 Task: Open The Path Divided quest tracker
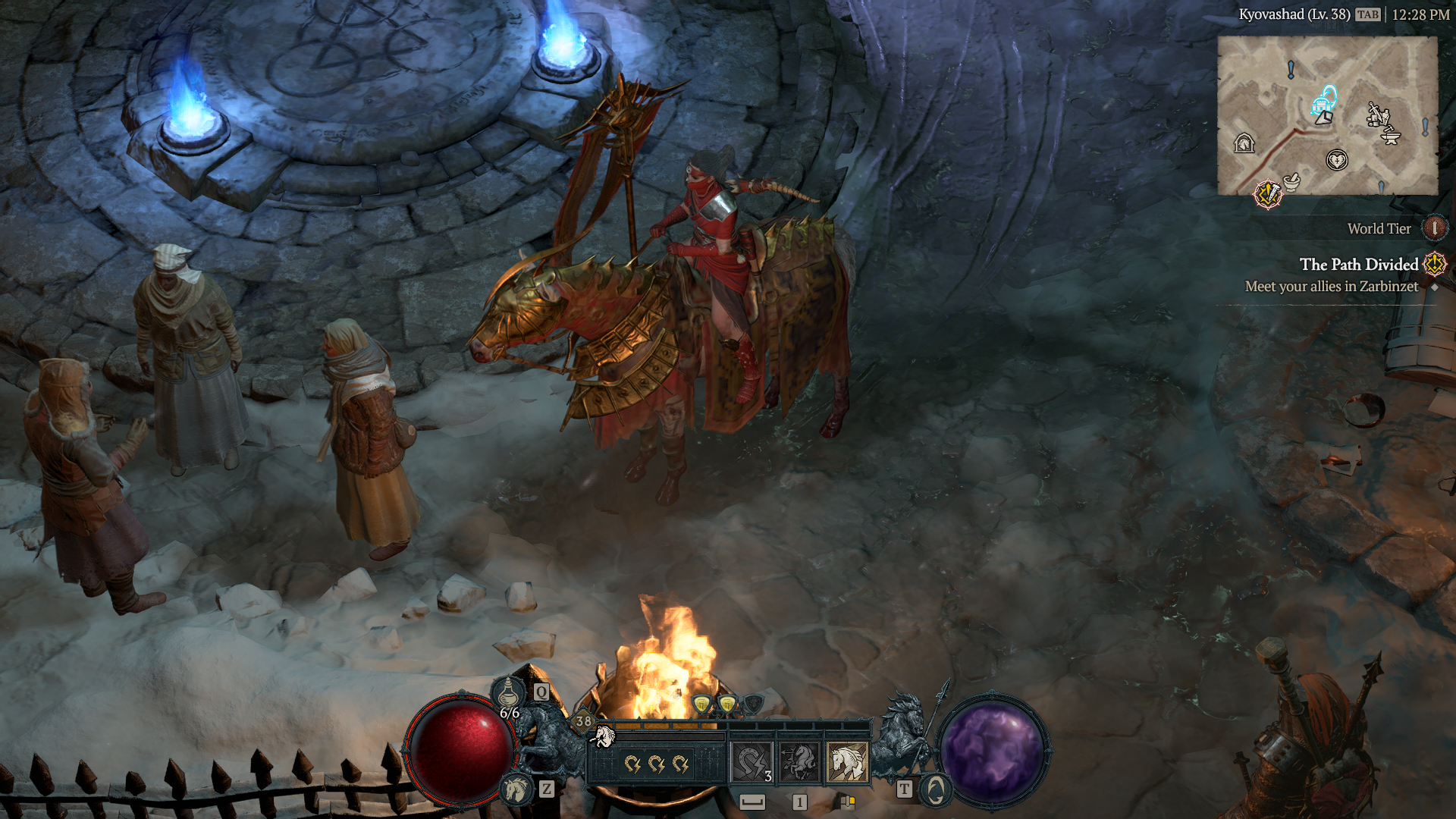click(x=1358, y=265)
